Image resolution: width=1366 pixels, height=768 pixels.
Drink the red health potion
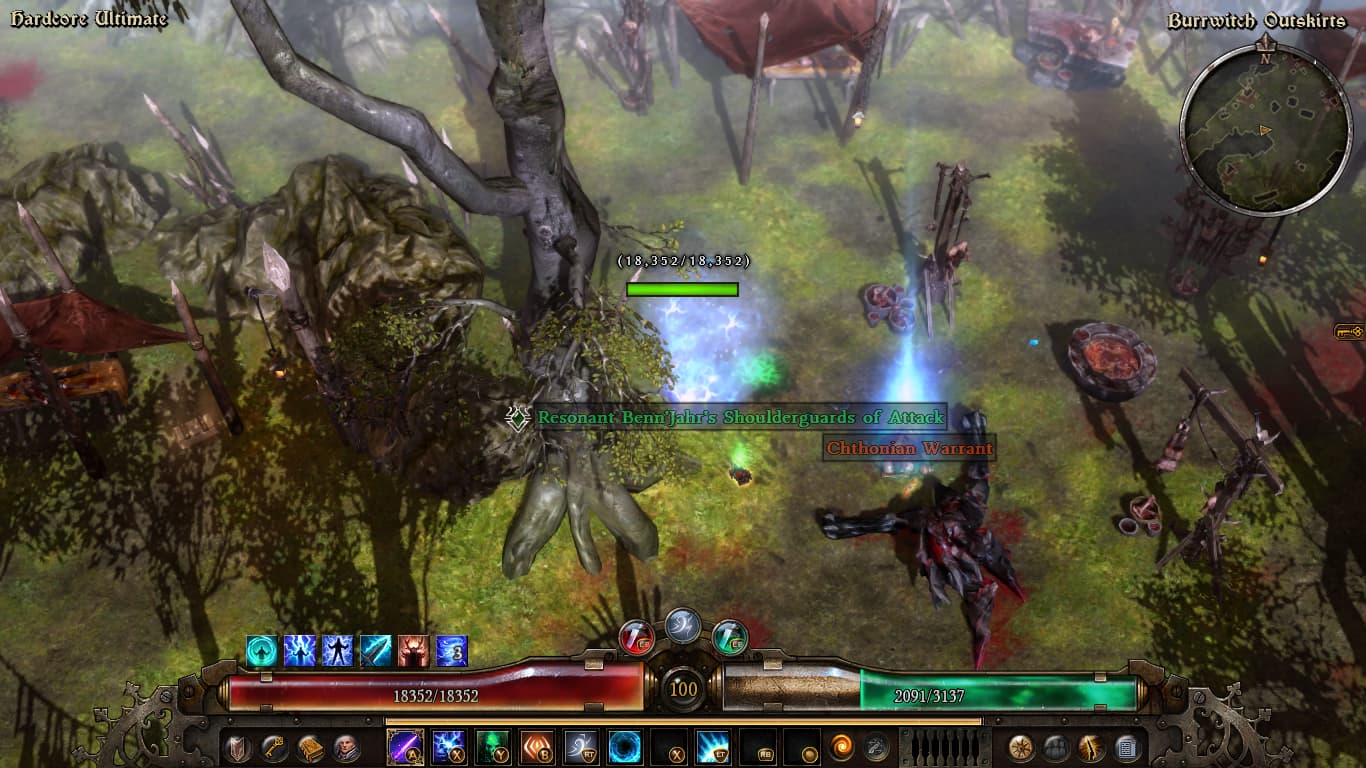(637, 637)
